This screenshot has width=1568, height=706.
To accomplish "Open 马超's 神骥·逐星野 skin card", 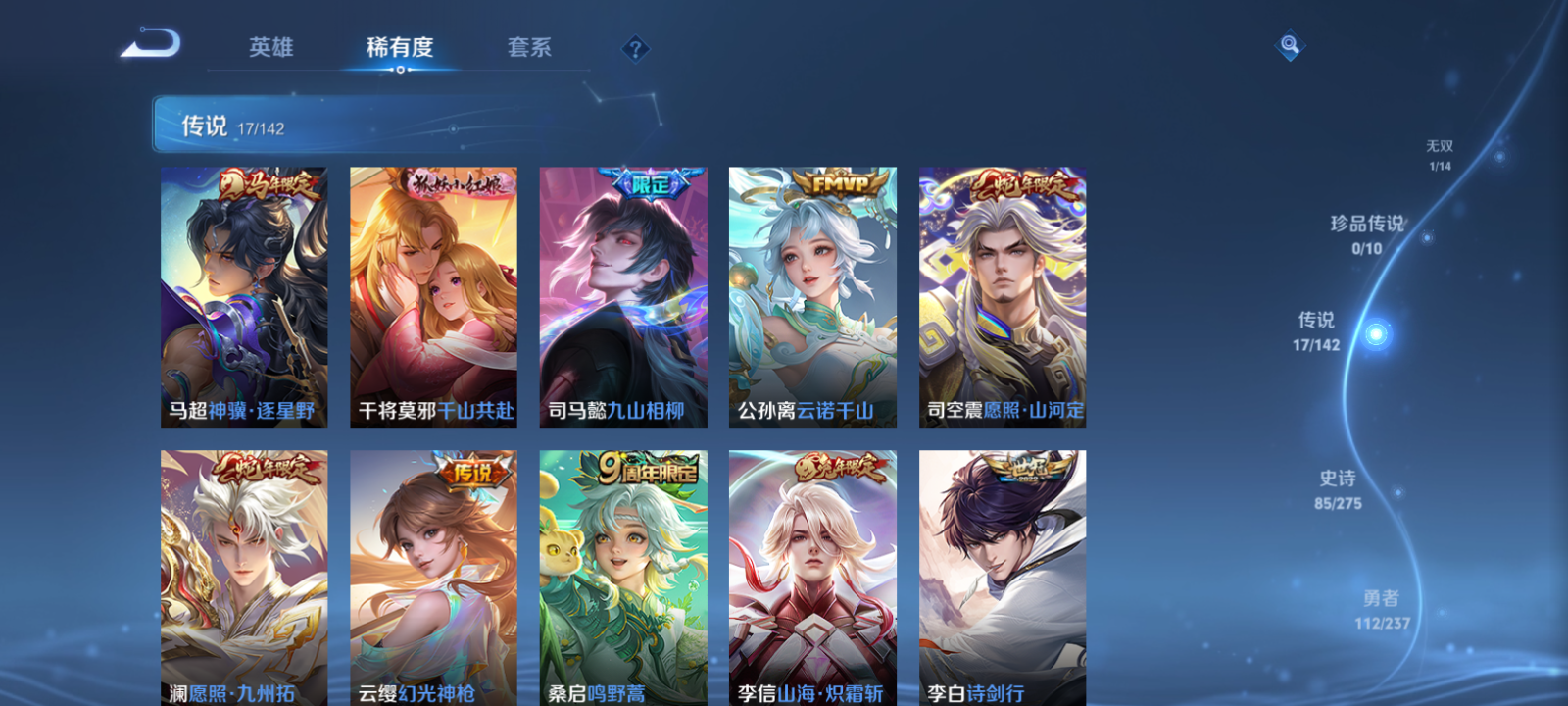I will 241,294.
